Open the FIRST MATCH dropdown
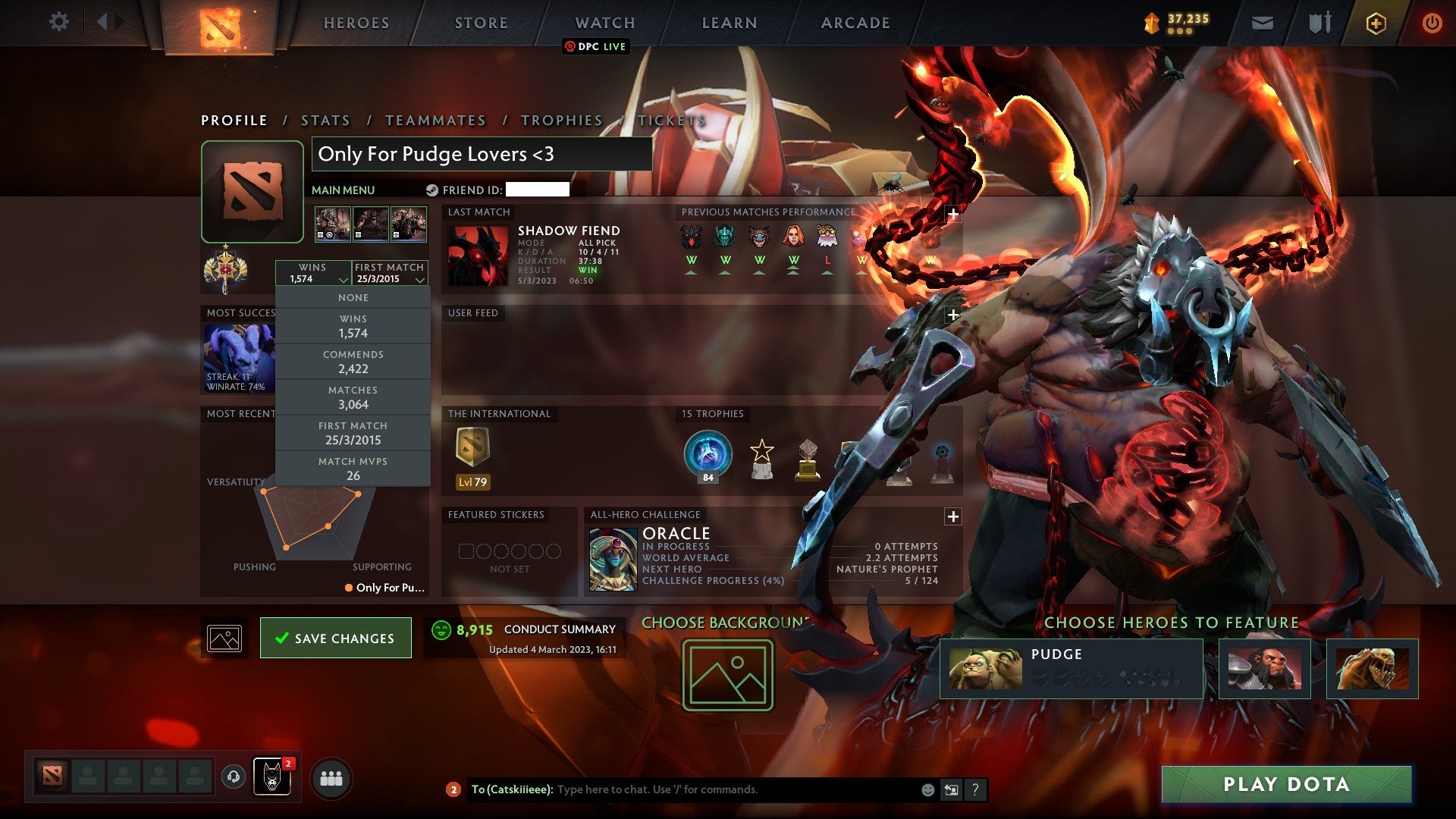This screenshot has width=1456, height=819. [389, 273]
